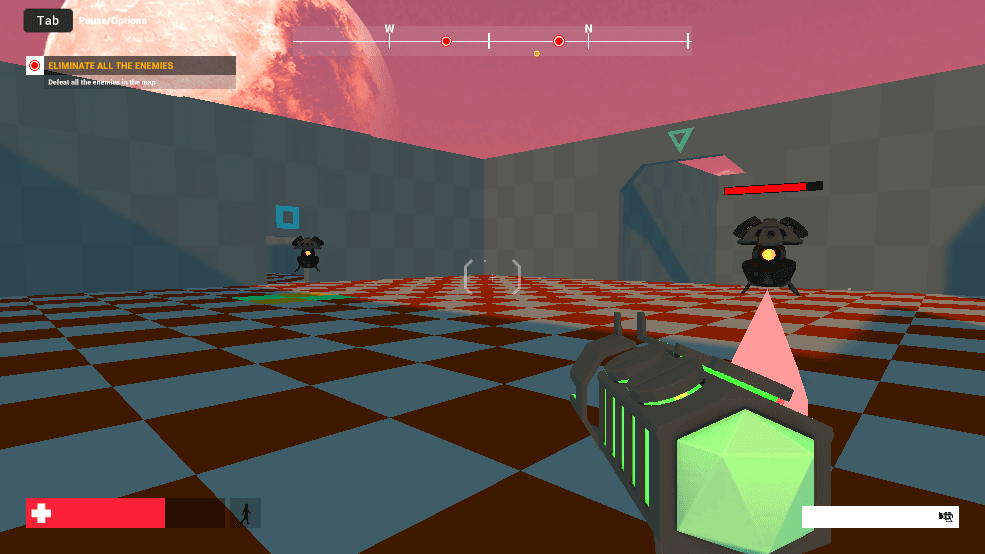Select the Eliminate All The Enemies objective
The image size is (985, 554).
click(x=130, y=66)
